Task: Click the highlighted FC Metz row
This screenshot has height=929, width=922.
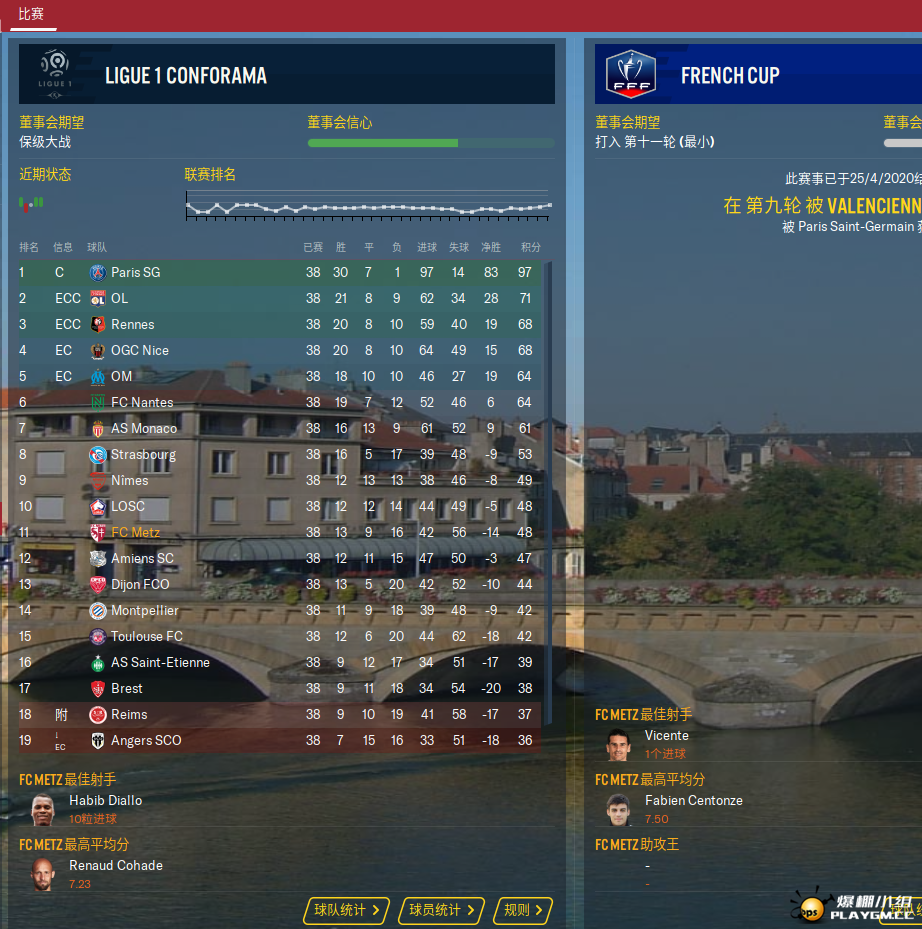Action: point(135,532)
